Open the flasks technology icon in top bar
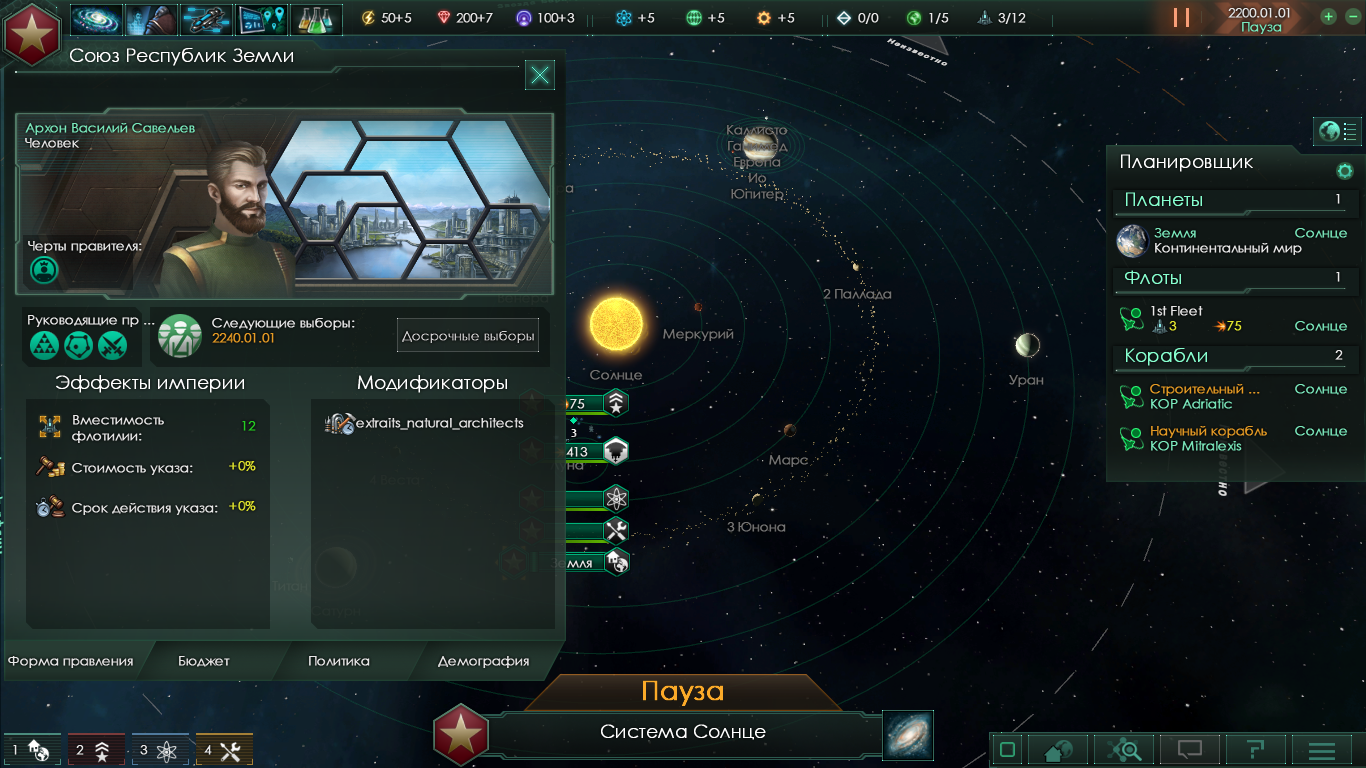The width and height of the screenshot is (1366, 768). coord(316,19)
